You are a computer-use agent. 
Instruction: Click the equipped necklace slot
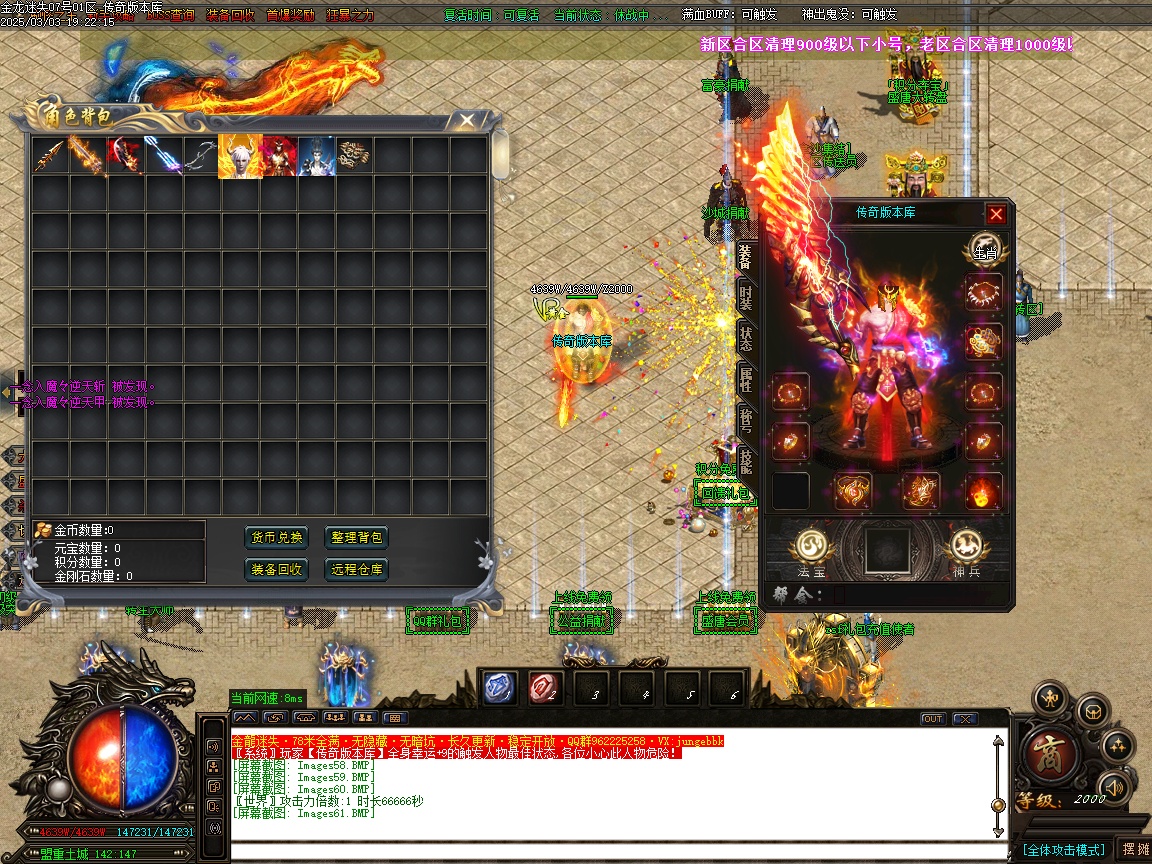pyautogui.click(x=984, y=294)
